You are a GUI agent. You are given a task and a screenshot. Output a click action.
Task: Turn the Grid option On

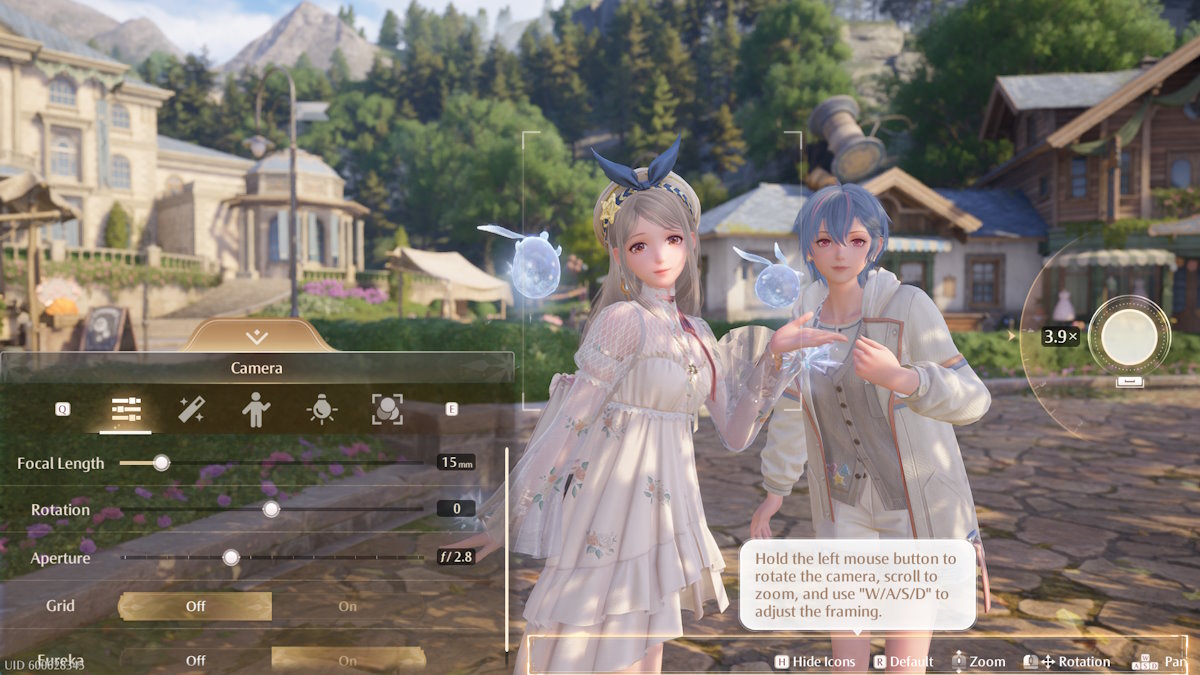(347, 606)
